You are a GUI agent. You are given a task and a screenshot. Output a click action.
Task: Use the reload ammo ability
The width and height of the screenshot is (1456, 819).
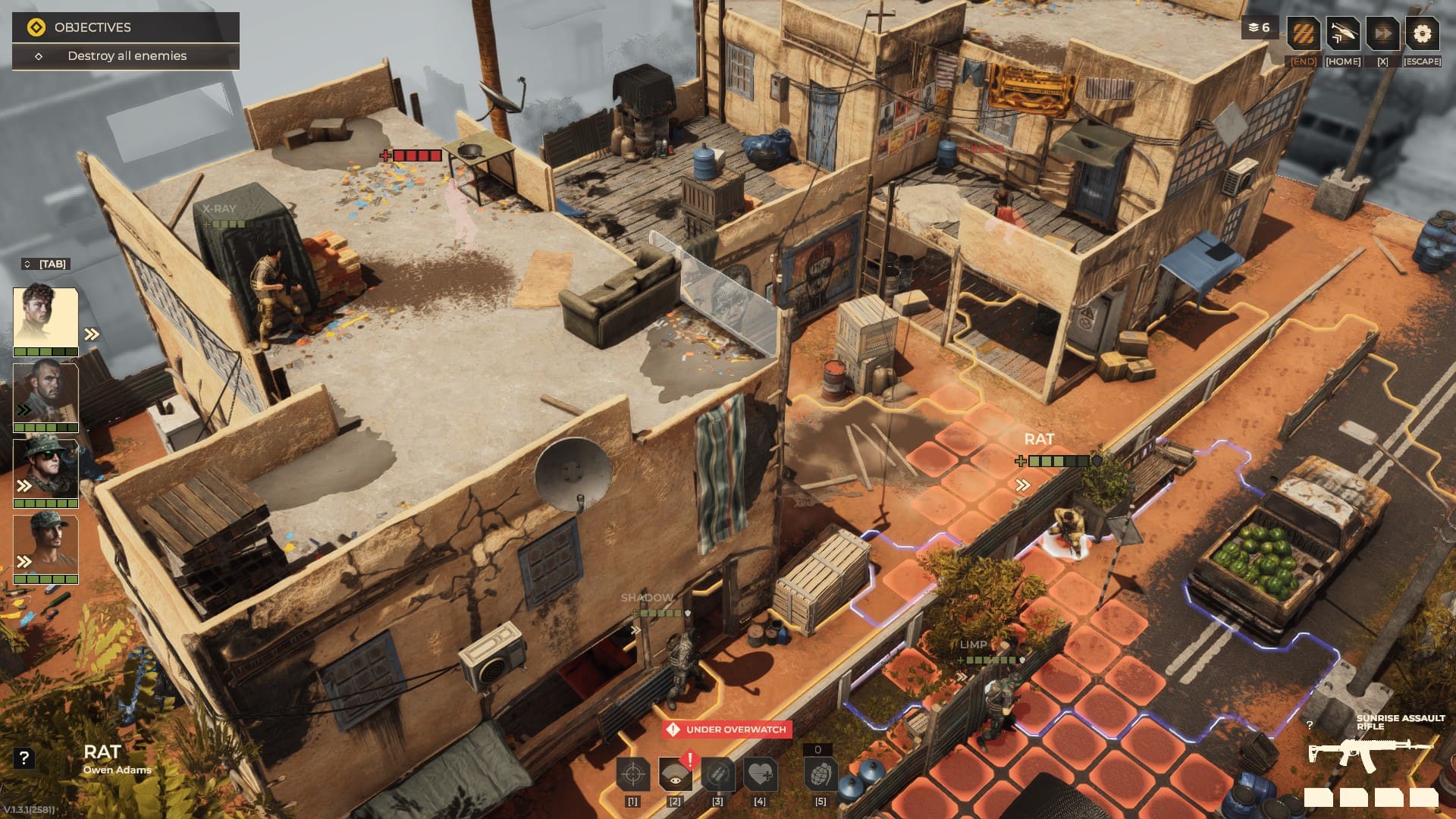coord(717,775)
